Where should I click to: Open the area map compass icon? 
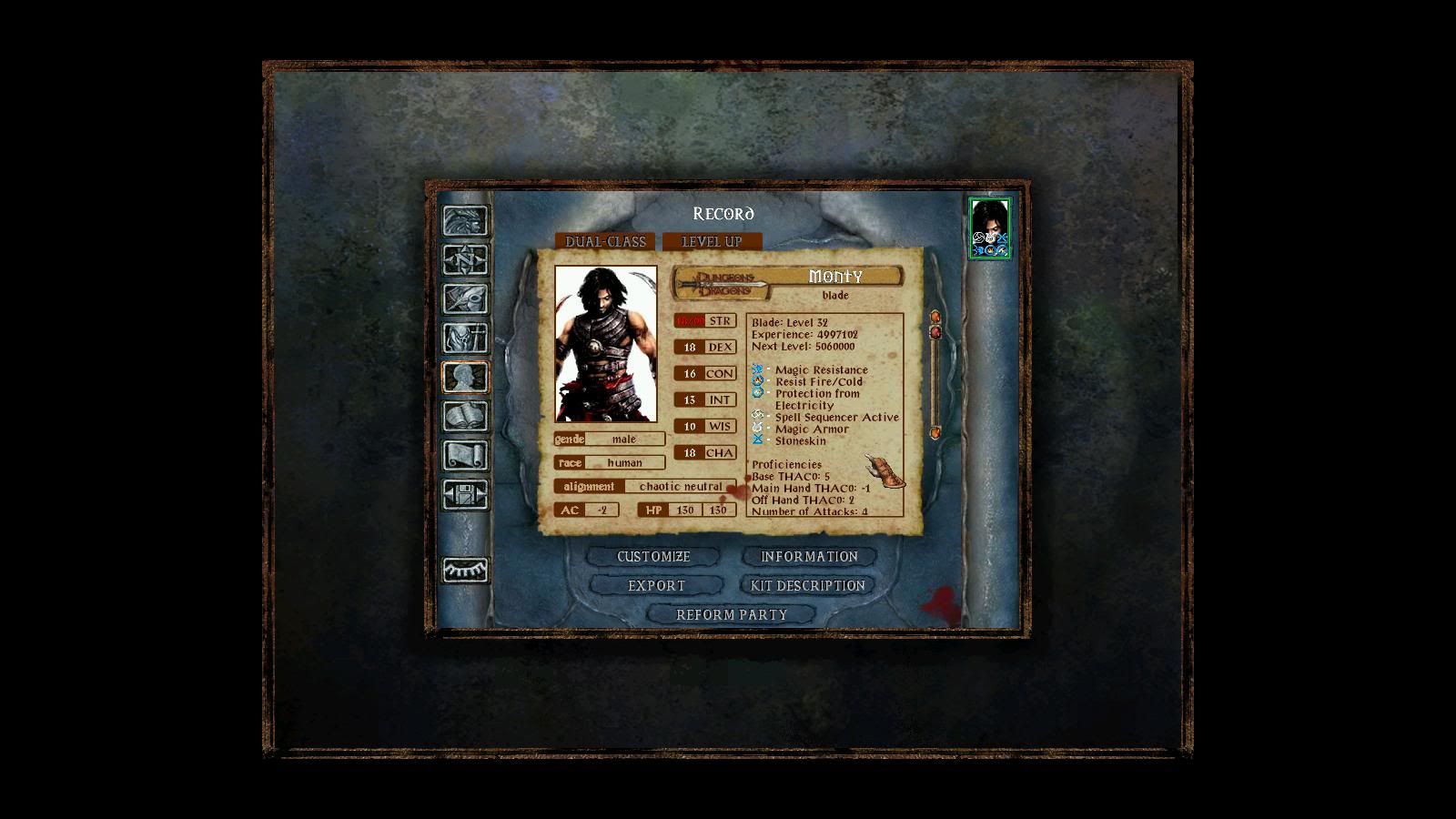pos(465,260)
